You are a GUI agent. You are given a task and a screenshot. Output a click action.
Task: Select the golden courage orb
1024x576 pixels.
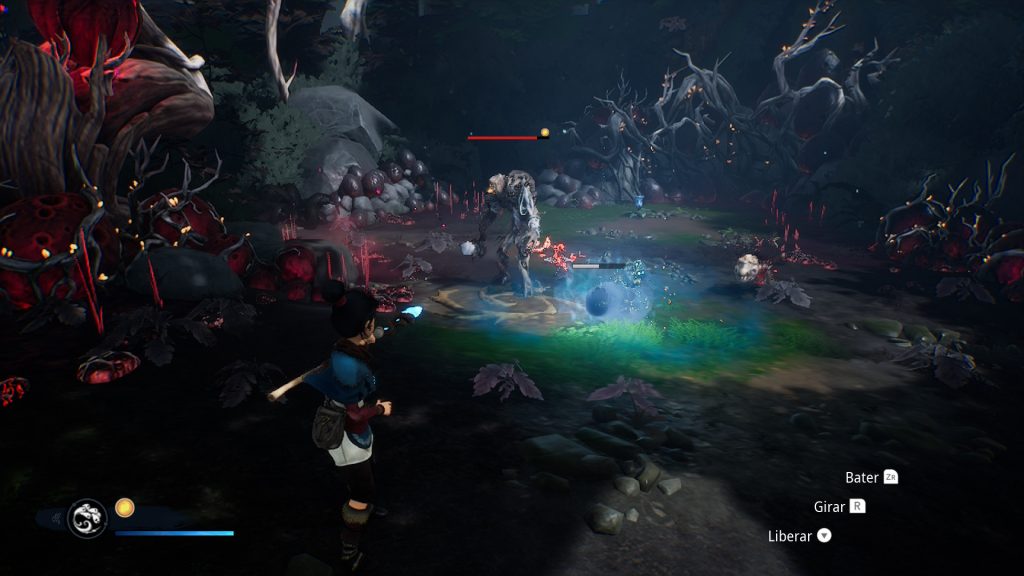pos(124,508)
